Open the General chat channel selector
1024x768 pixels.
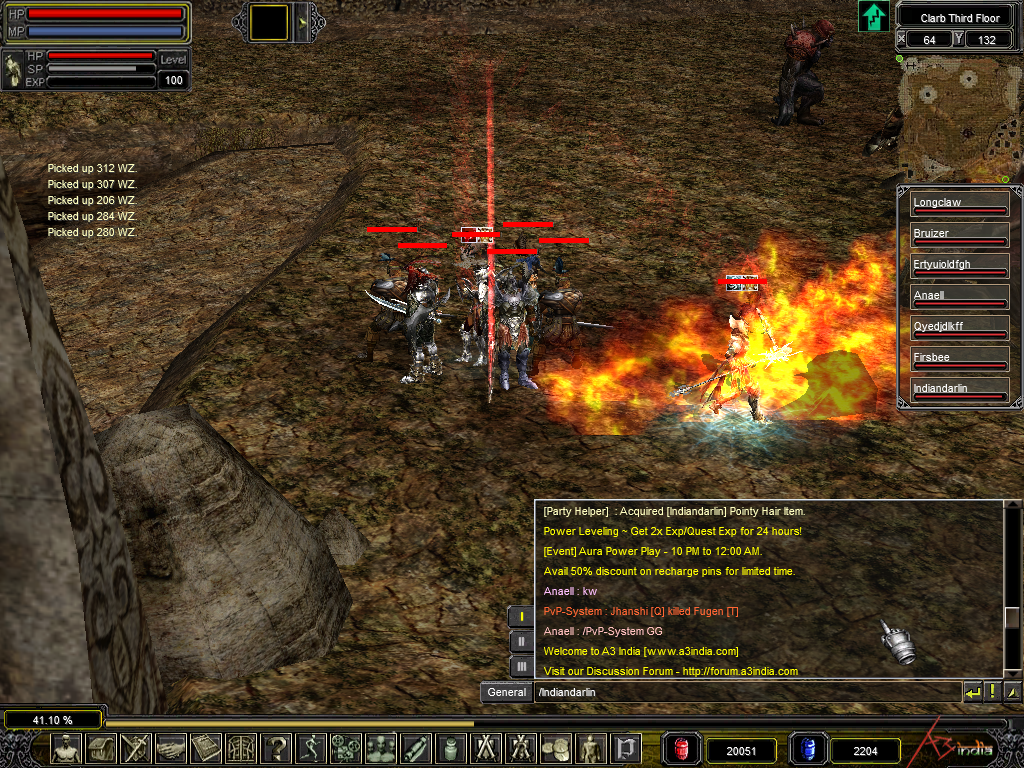click(x=507, y=692)
